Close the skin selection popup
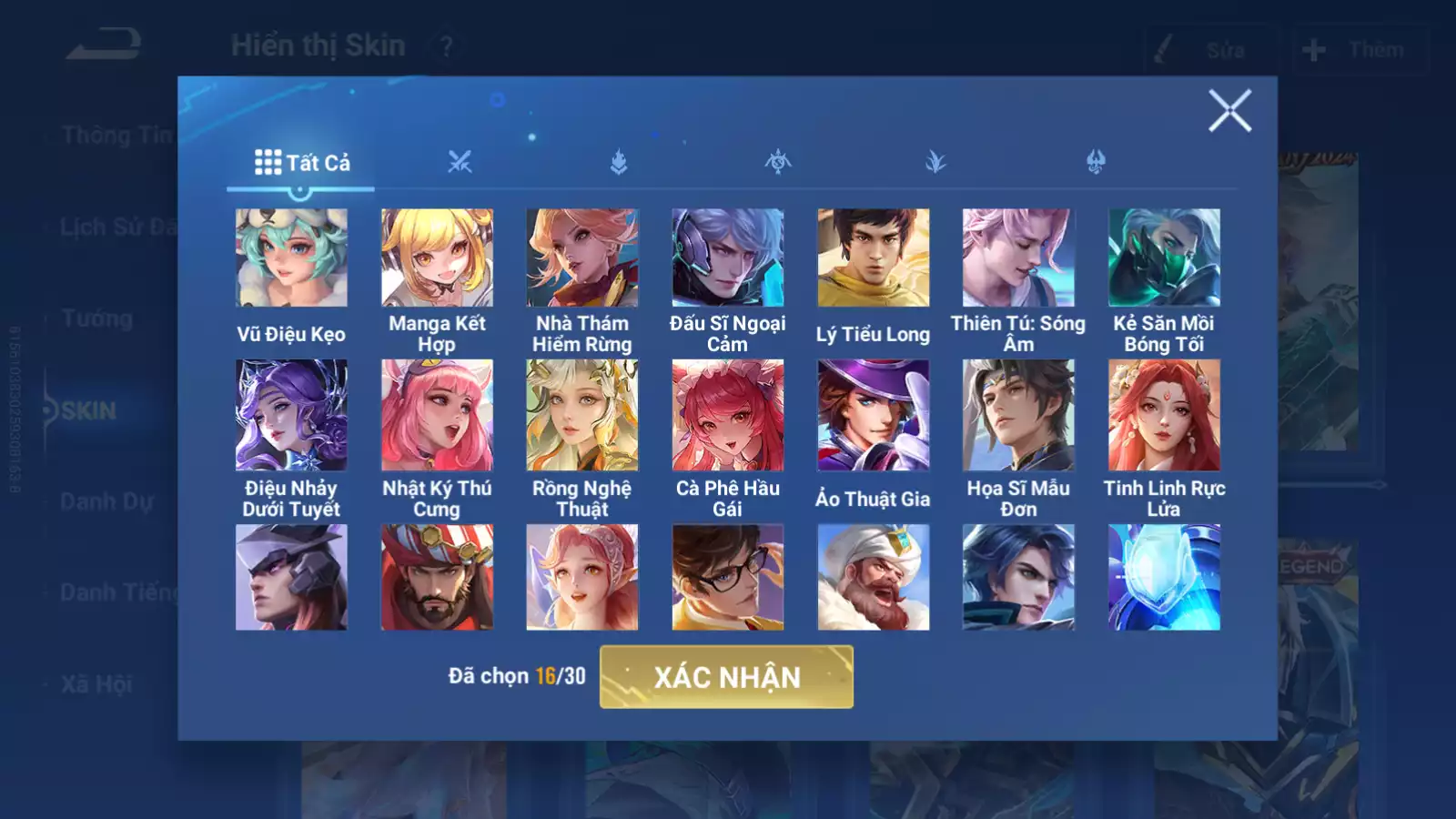The image size is (1456, 819). point(1229,111)
